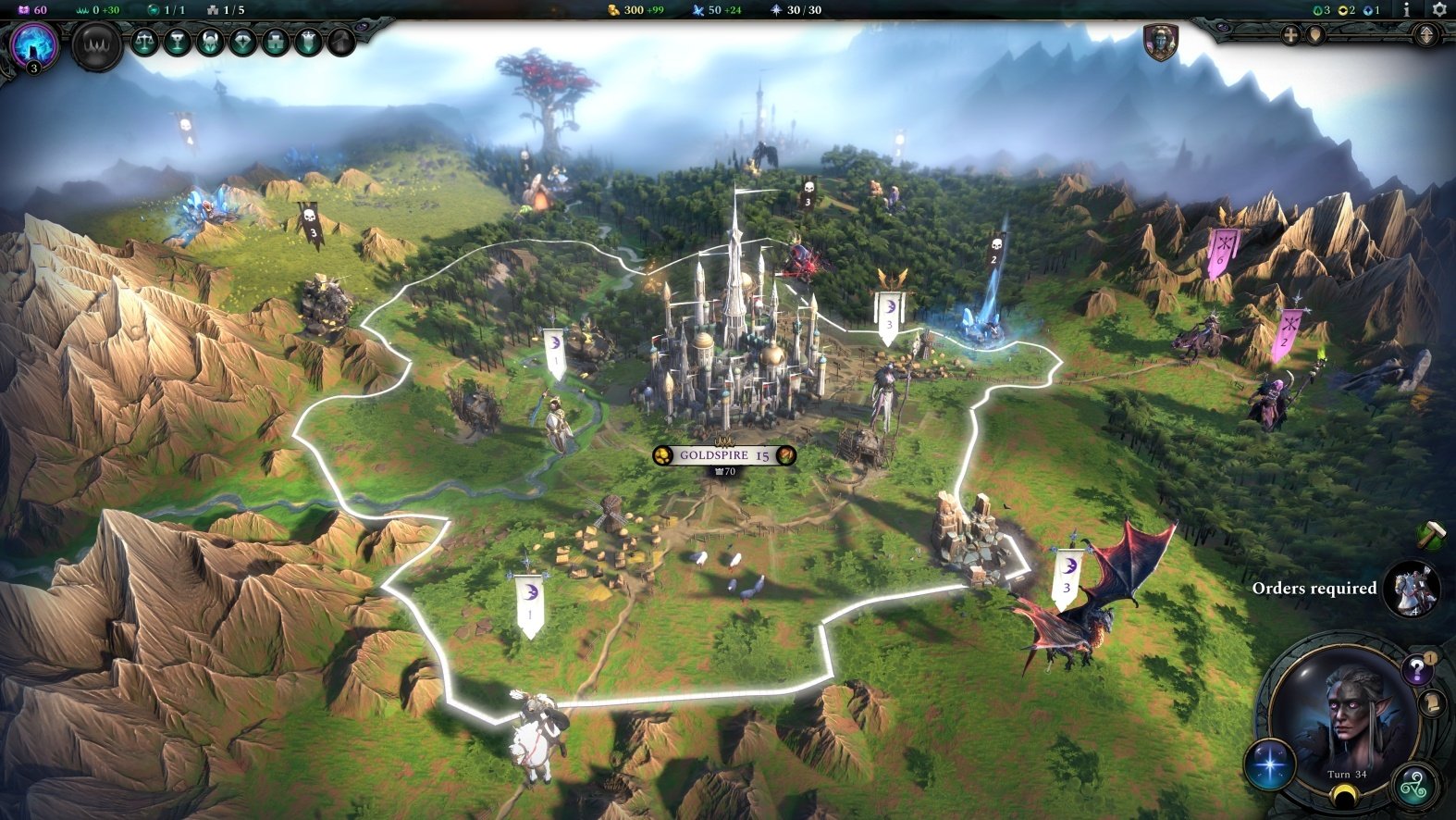
Task: Click the plus button near the resource bar
Action: coord(1290,34)
